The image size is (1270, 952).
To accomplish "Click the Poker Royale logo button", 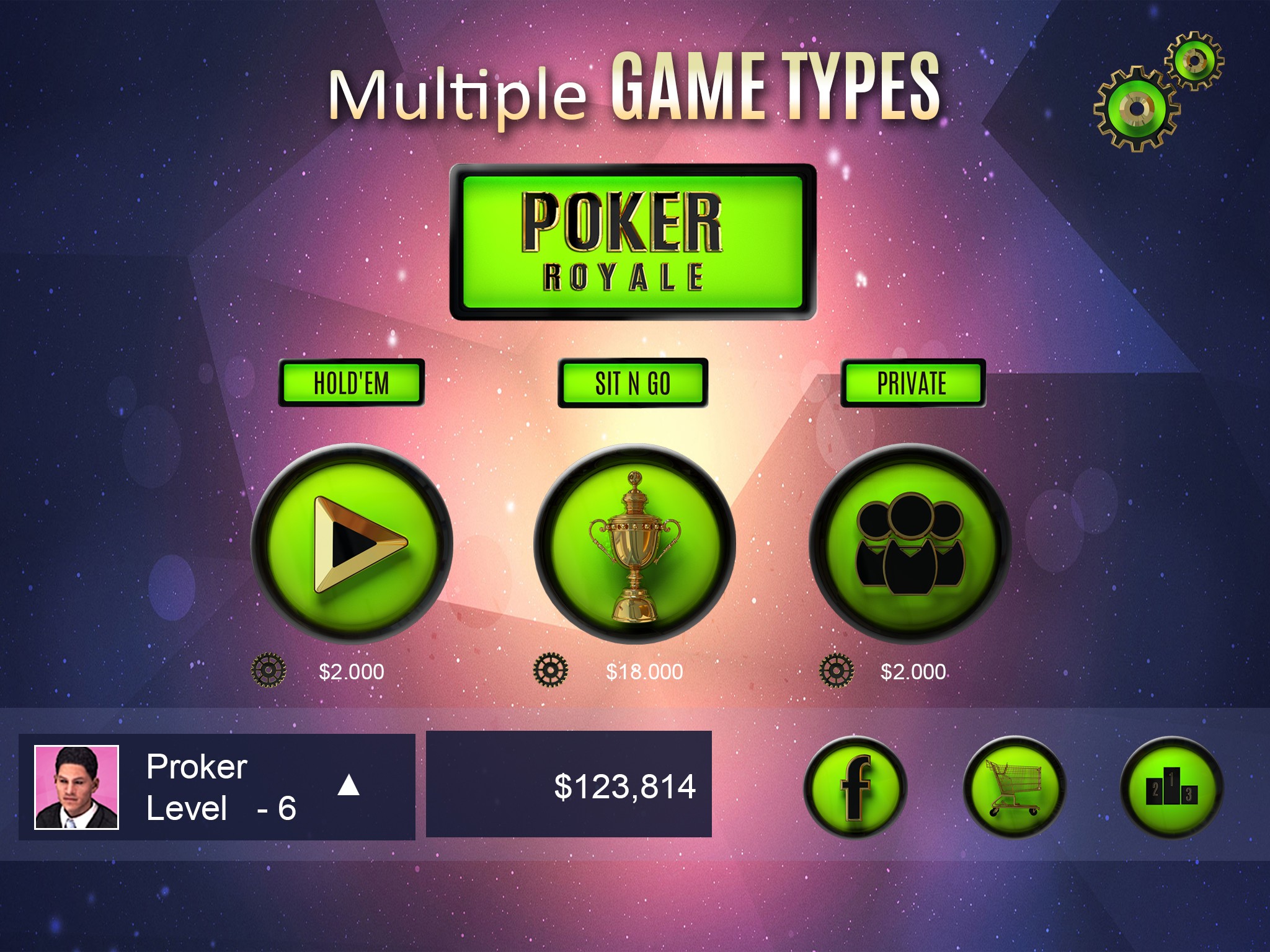I will pyautogui.click(x=633, y=242).
